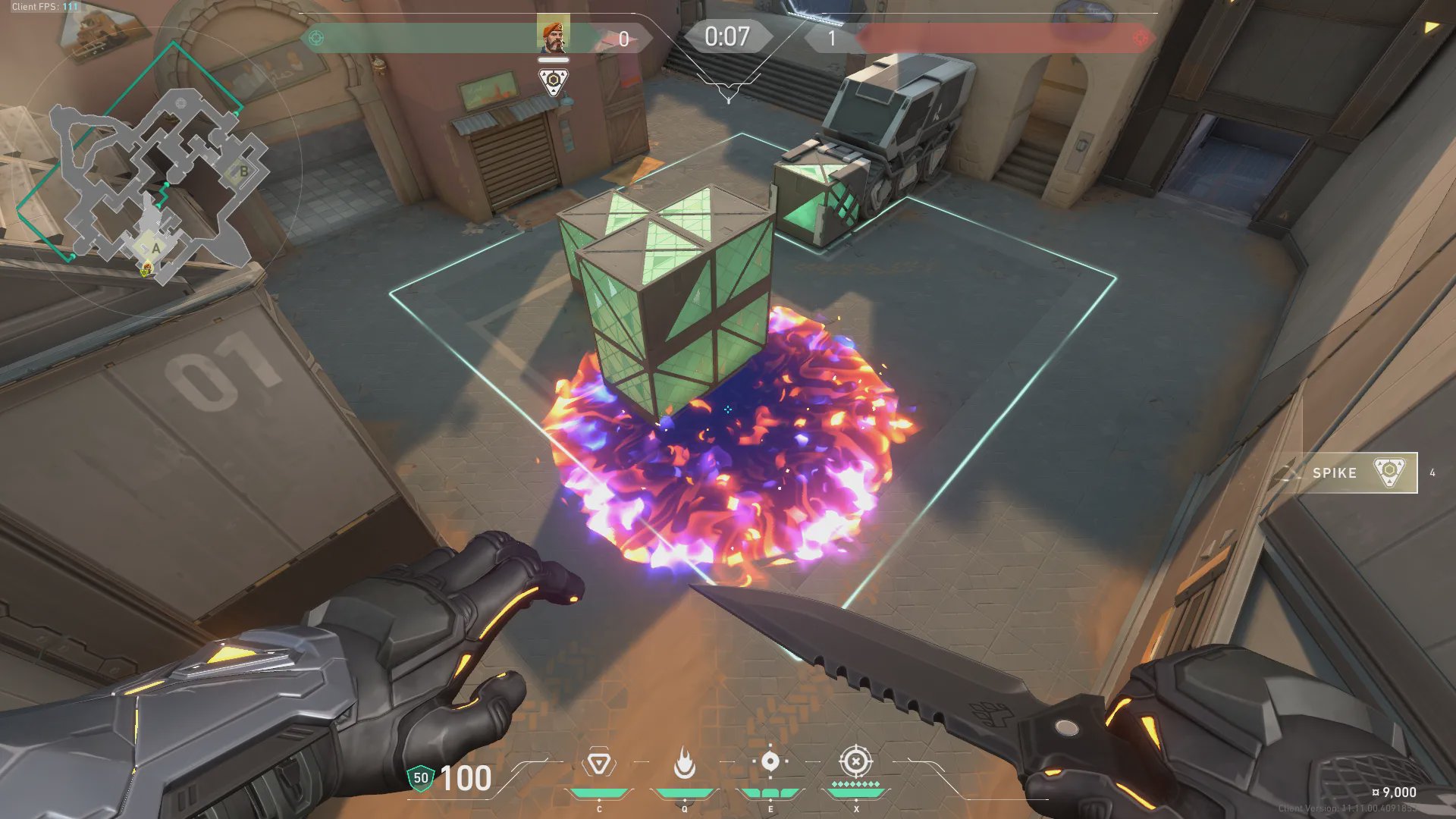This screenshot has width=1456, height=819.
Task: Activate the crosshair ultimate ability icon
Action: [x=855, y=761]
